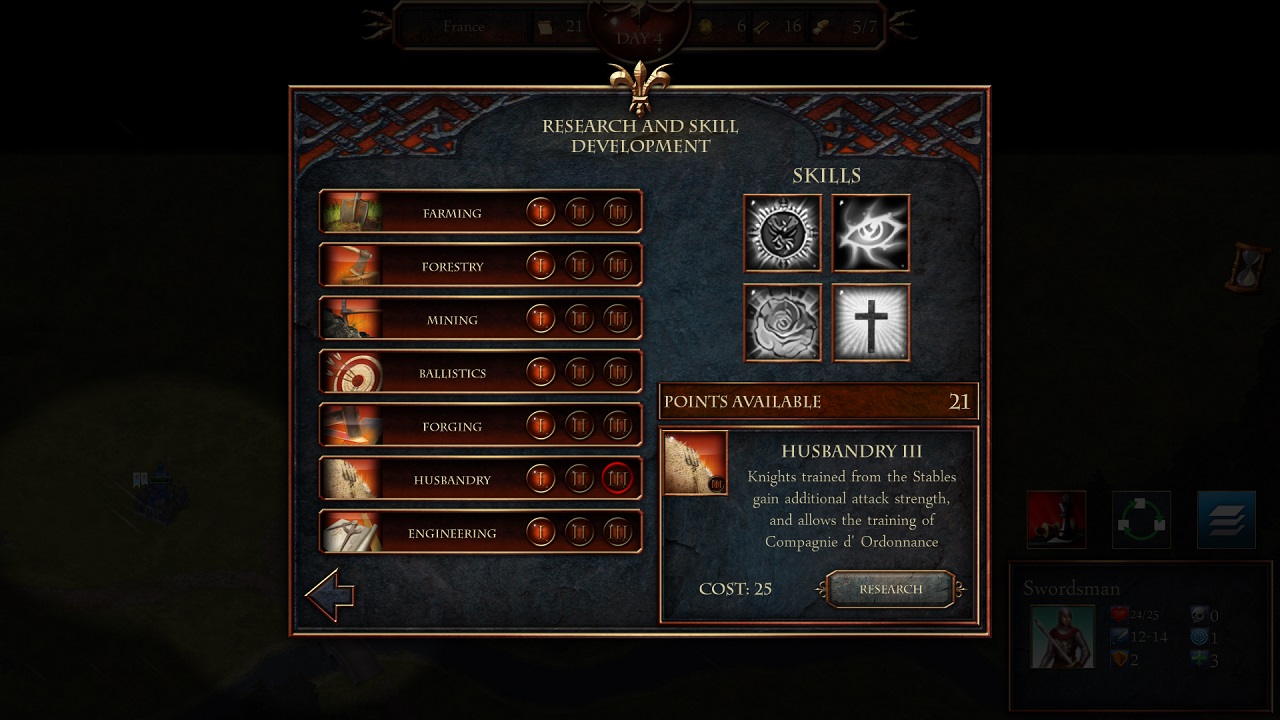The width and height of the screenshot is (1280, 720).
Task: Select the dark insect skill icon
Action: [782, 232]
